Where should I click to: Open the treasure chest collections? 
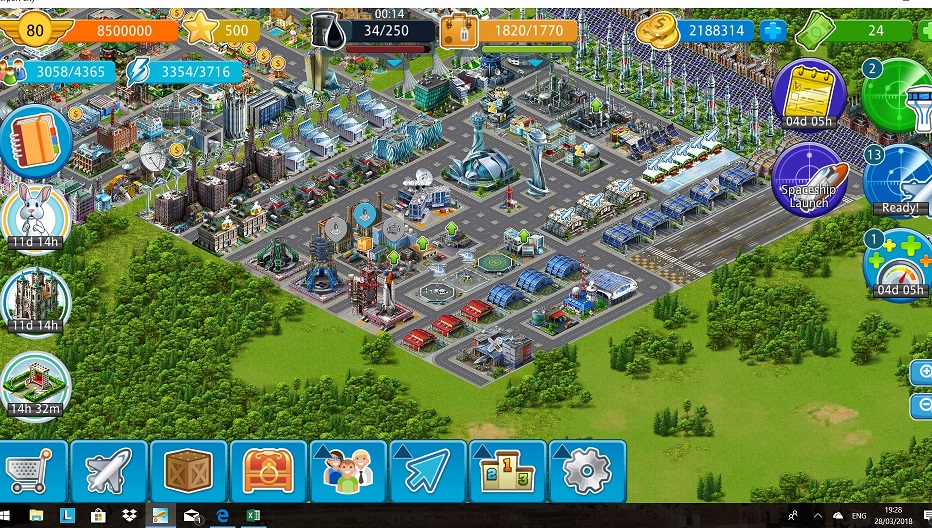(268, 470)
